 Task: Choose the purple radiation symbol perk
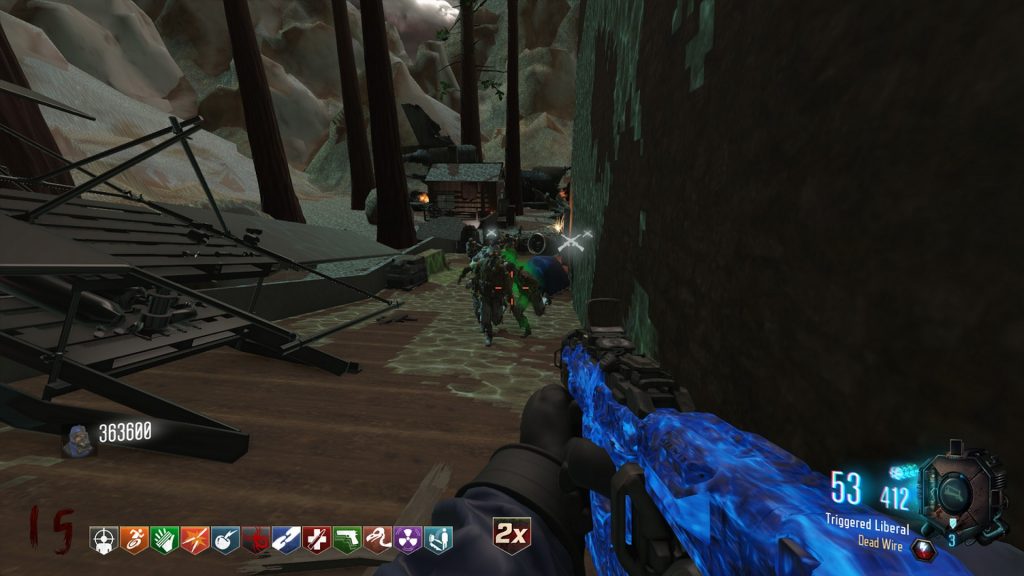coord(408,540)
